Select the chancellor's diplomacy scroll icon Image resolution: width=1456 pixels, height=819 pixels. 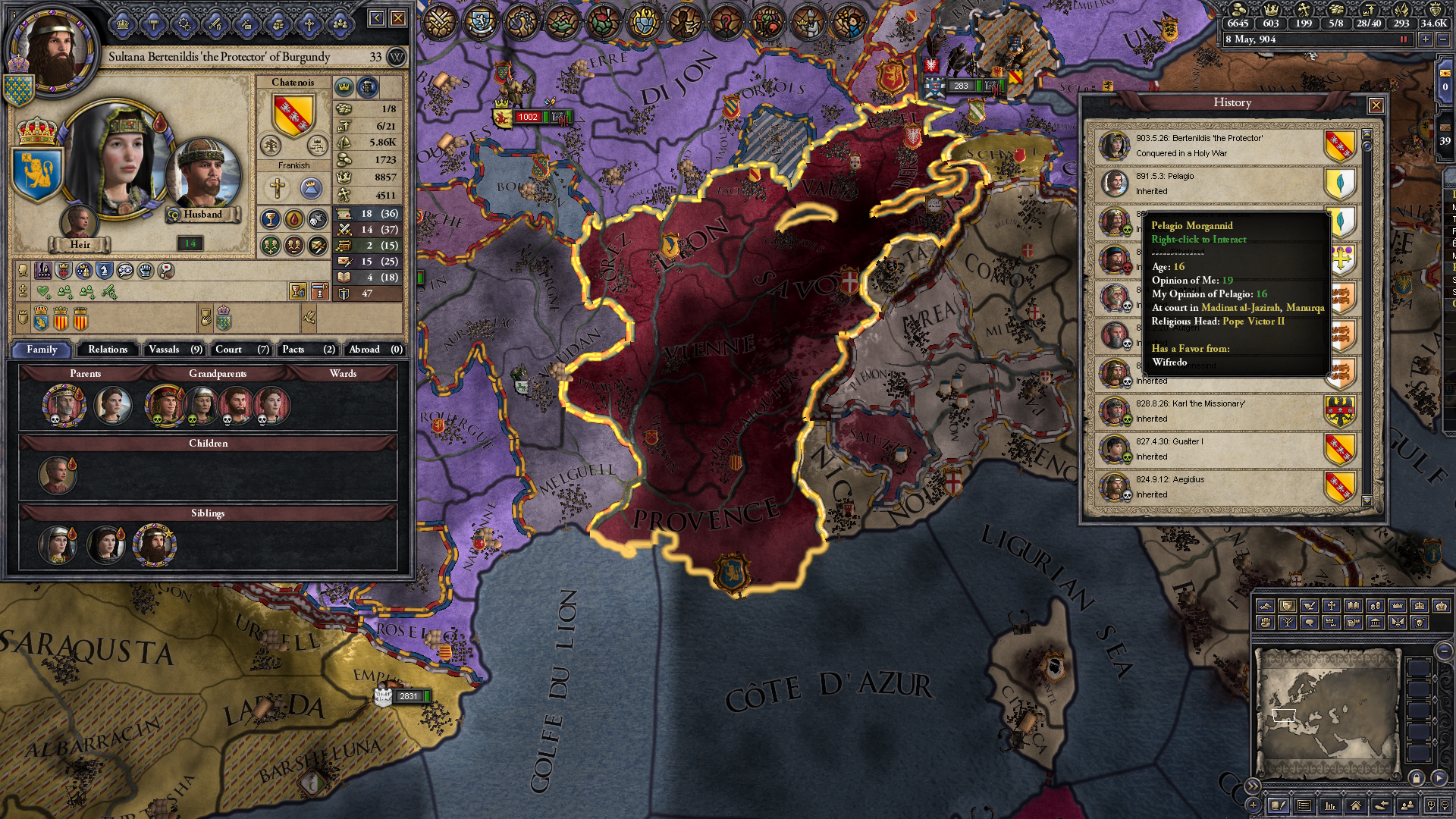(344, 215)
